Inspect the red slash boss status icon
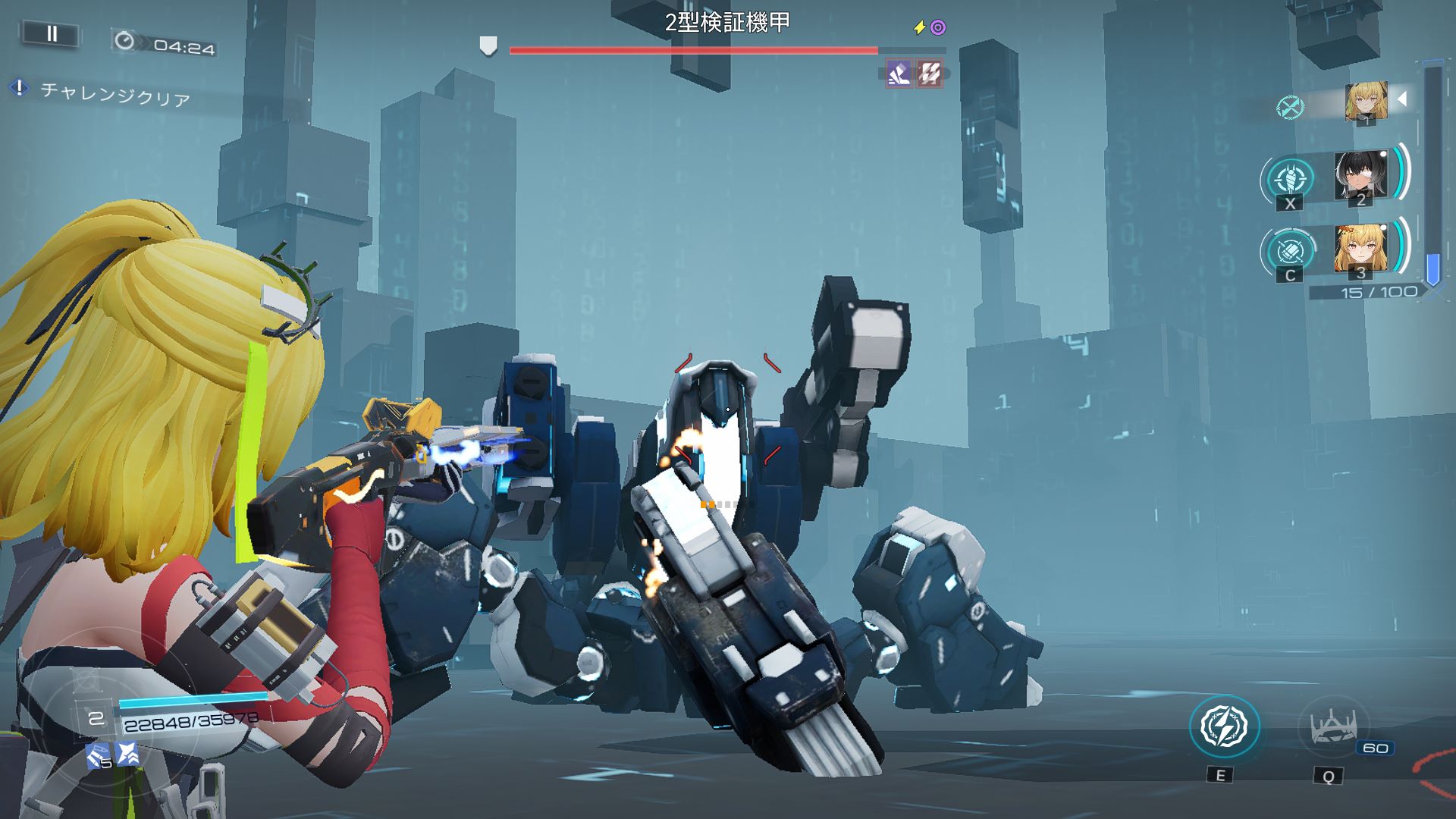 (x=930, y=74)
